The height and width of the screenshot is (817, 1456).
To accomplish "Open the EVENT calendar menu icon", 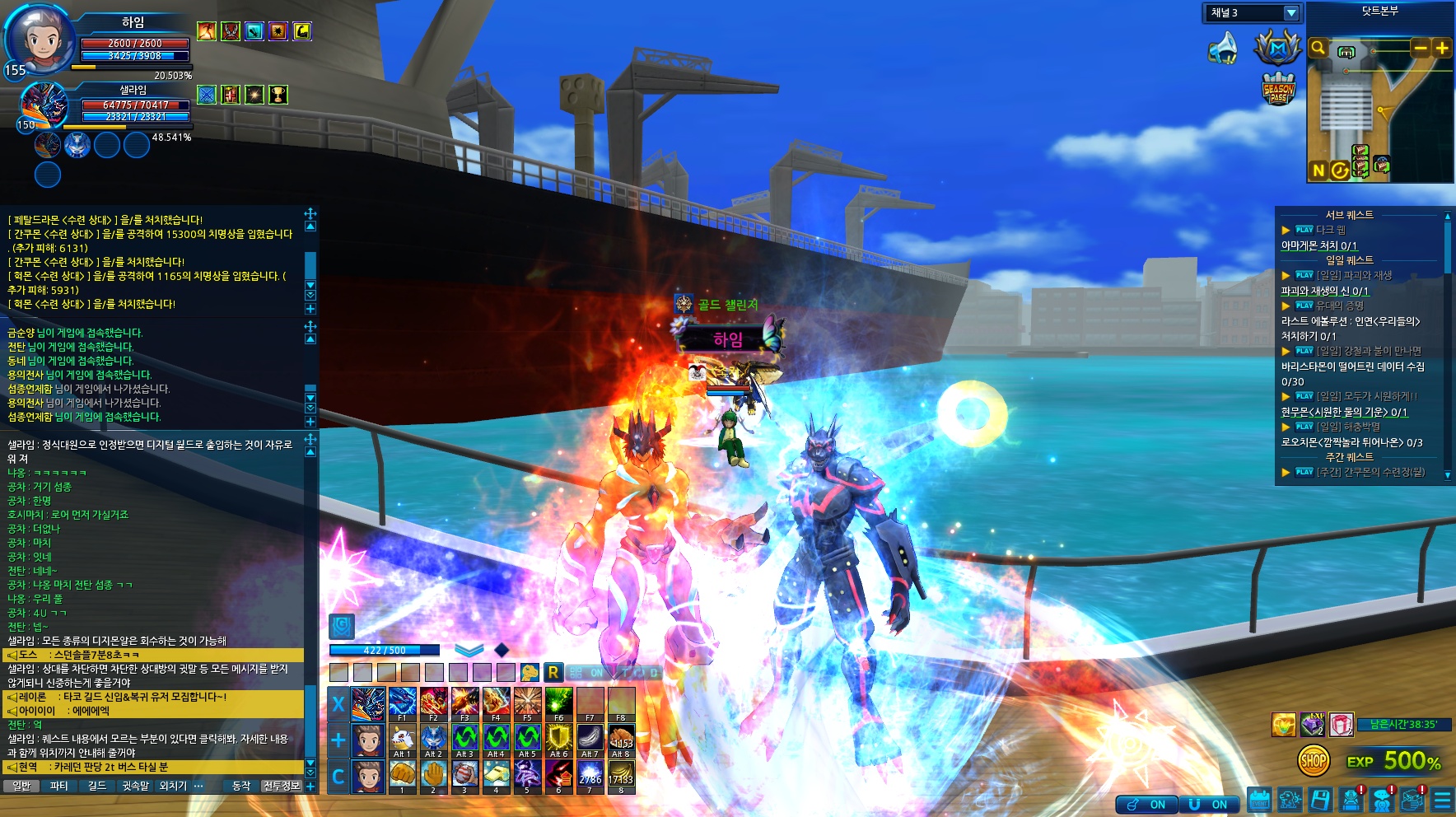I will [1259, 800].
